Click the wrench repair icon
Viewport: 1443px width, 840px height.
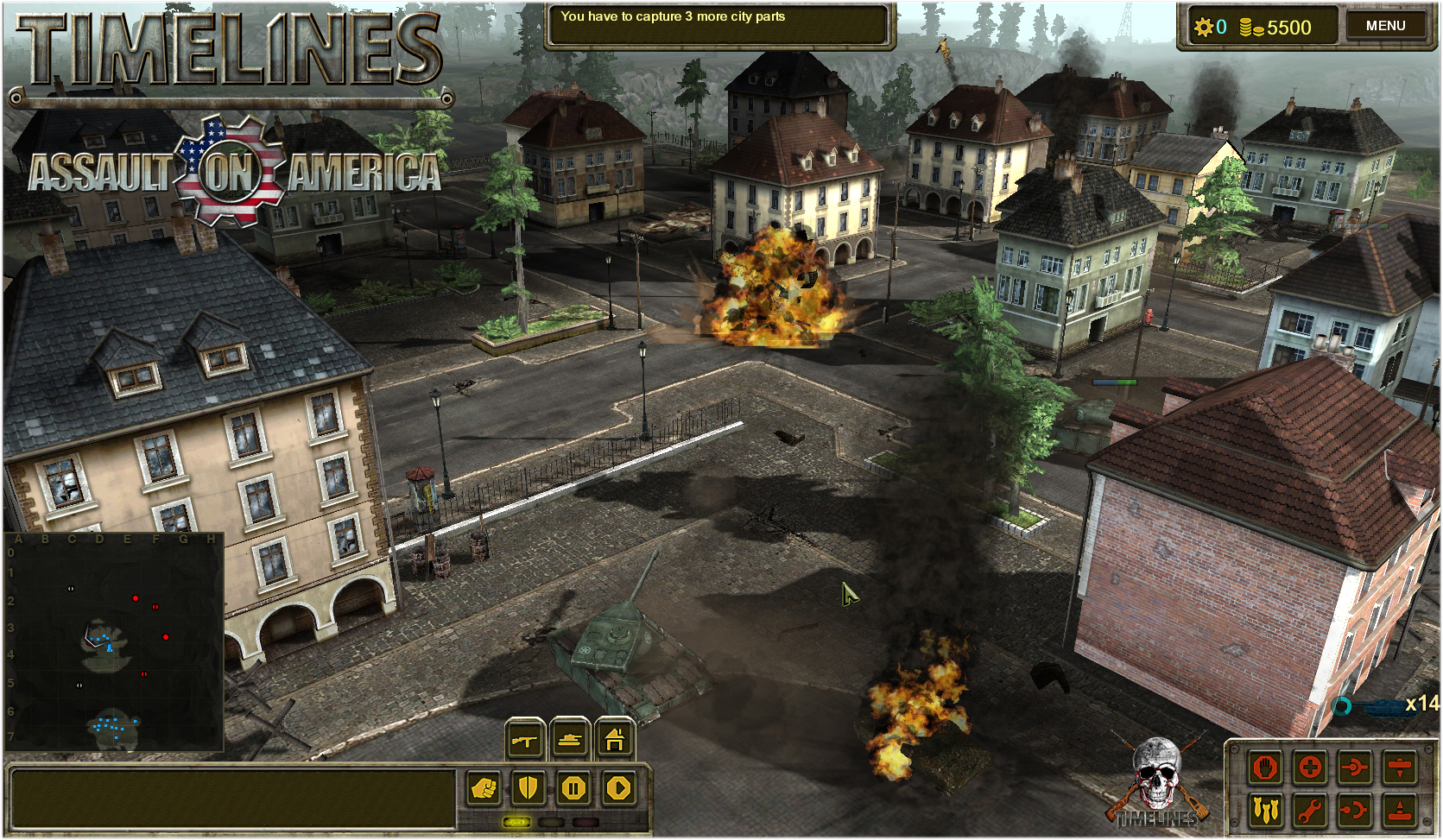[1310, 811]
